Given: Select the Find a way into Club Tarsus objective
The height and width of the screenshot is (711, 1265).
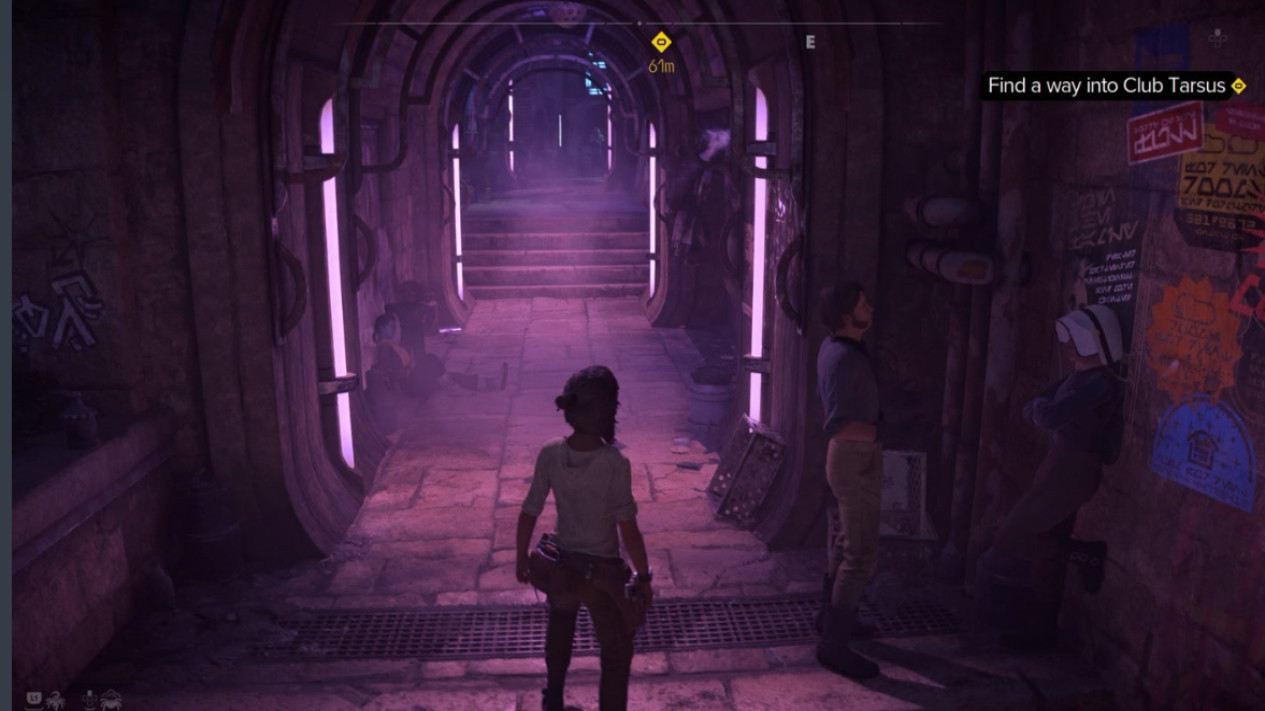Looking at the screenshot, I should [1105, 86].
